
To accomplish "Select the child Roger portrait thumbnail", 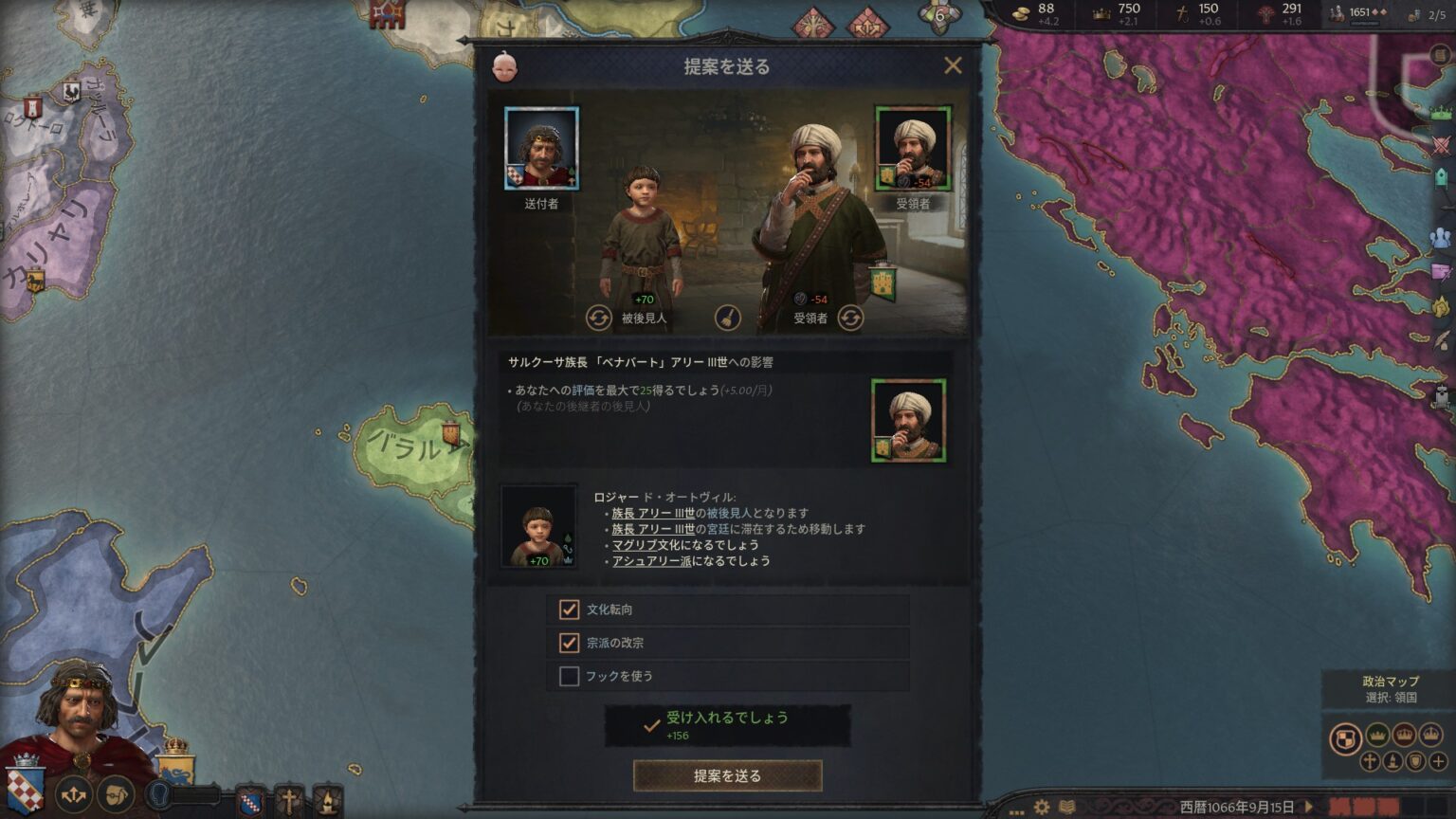I will click(x=538, y=526).
